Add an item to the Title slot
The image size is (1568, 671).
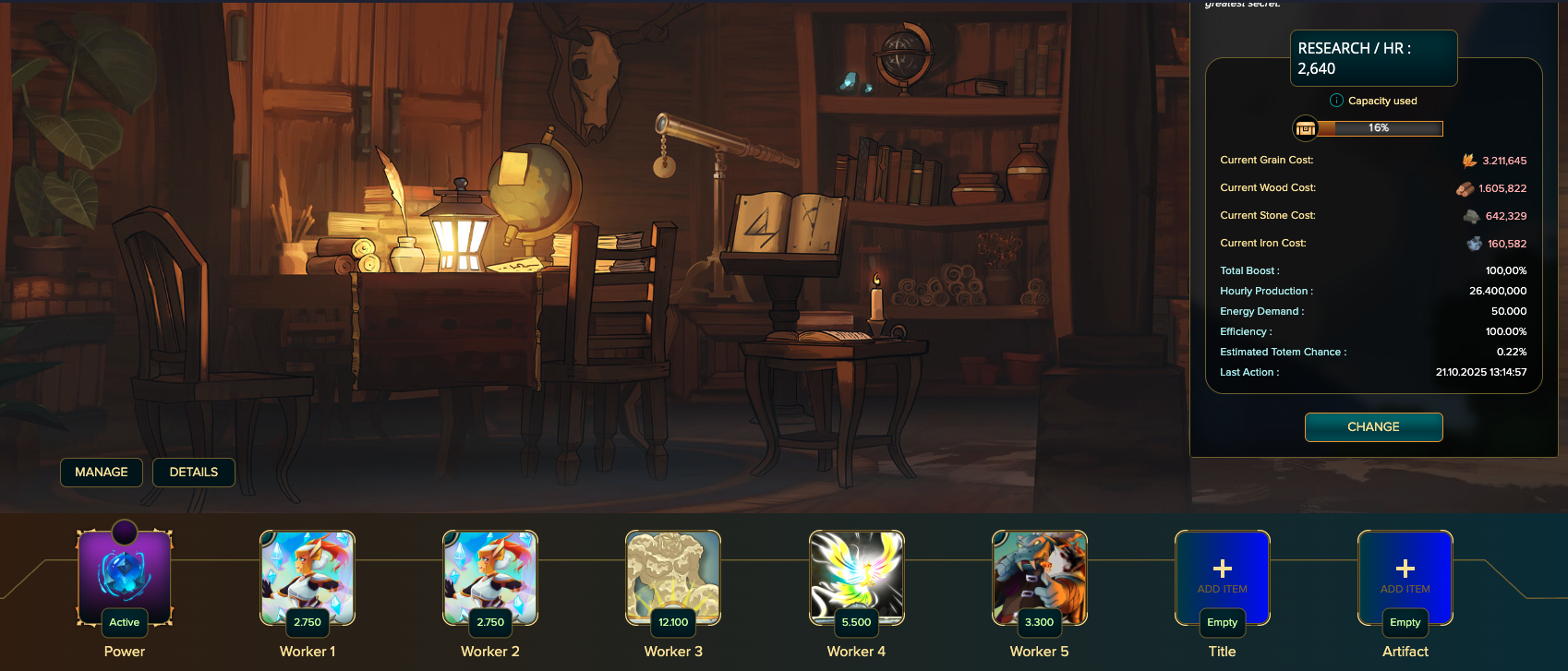[1222, 572]
